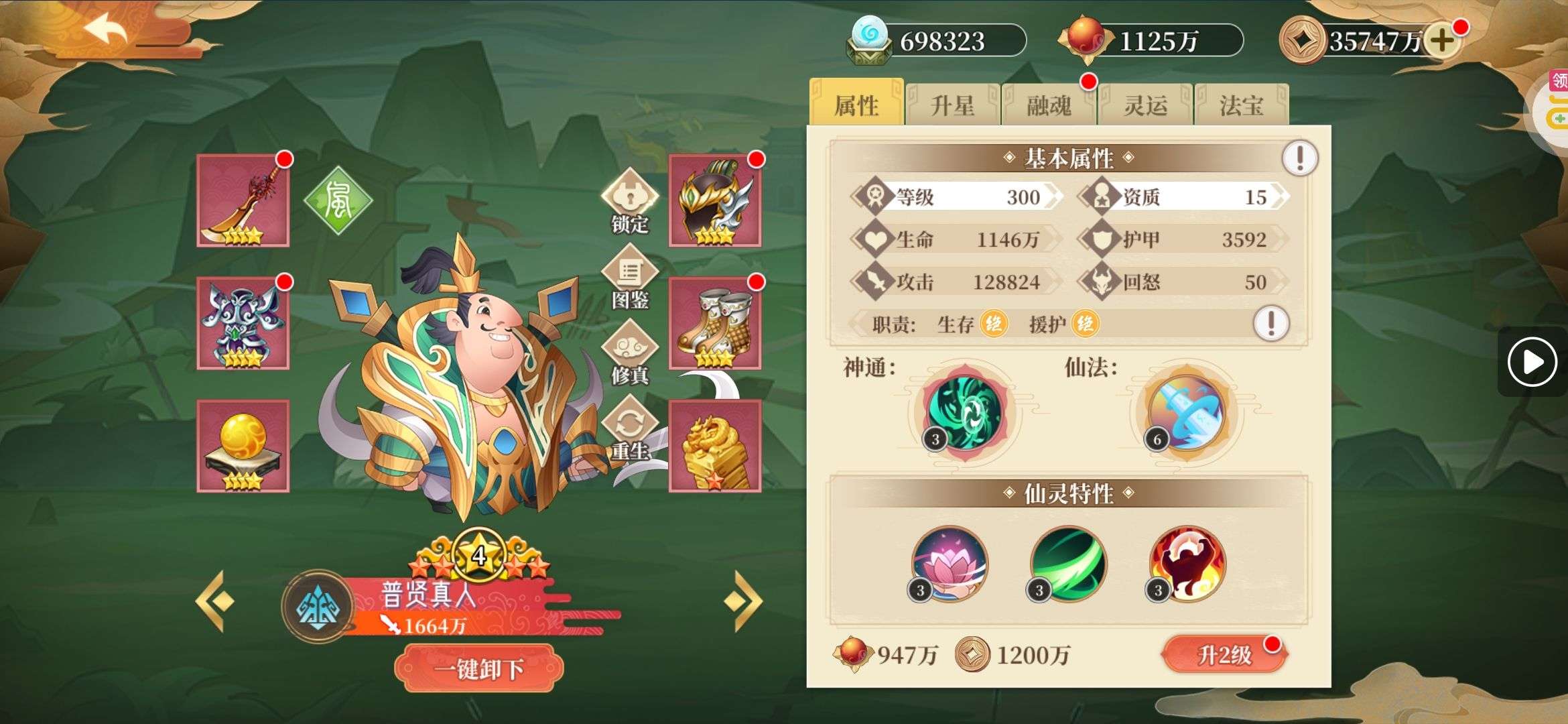Unequip all with 一键卸下 button
The width and height of the screenshot is (1568, 724).
[478, 668]
